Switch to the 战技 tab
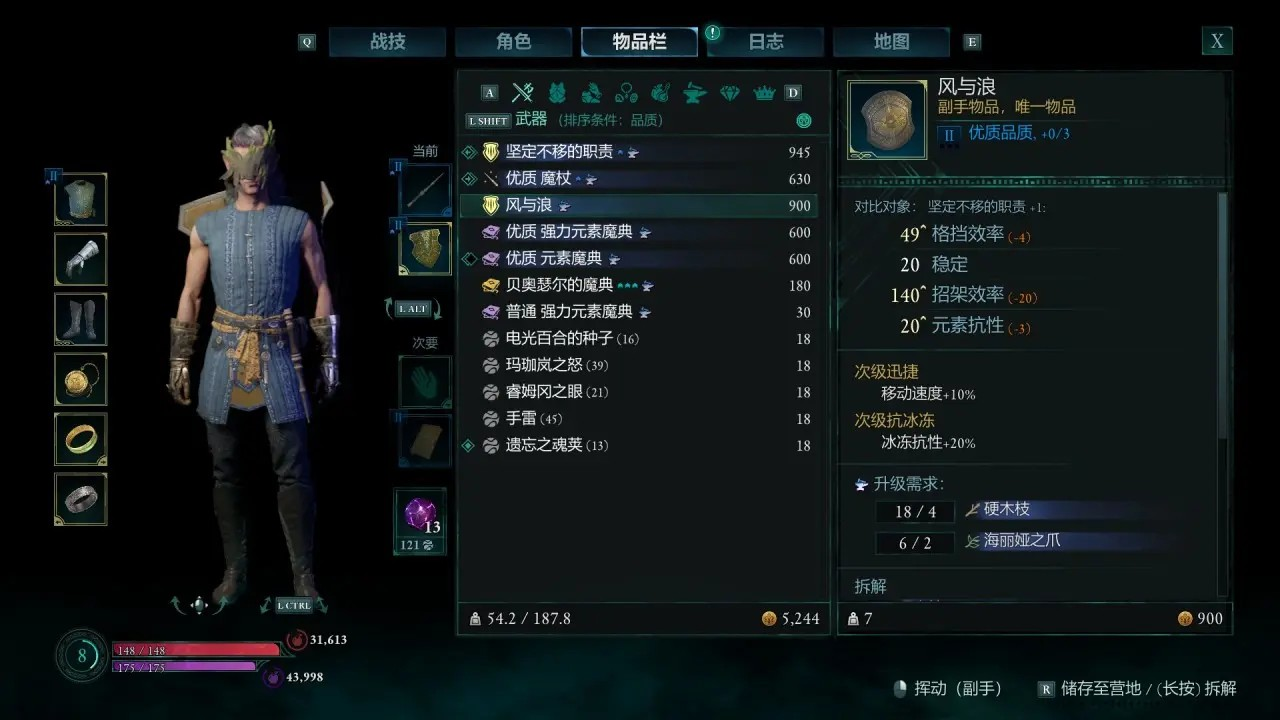This screenshot has height=720, width=1280. click(x=387, y=42)
